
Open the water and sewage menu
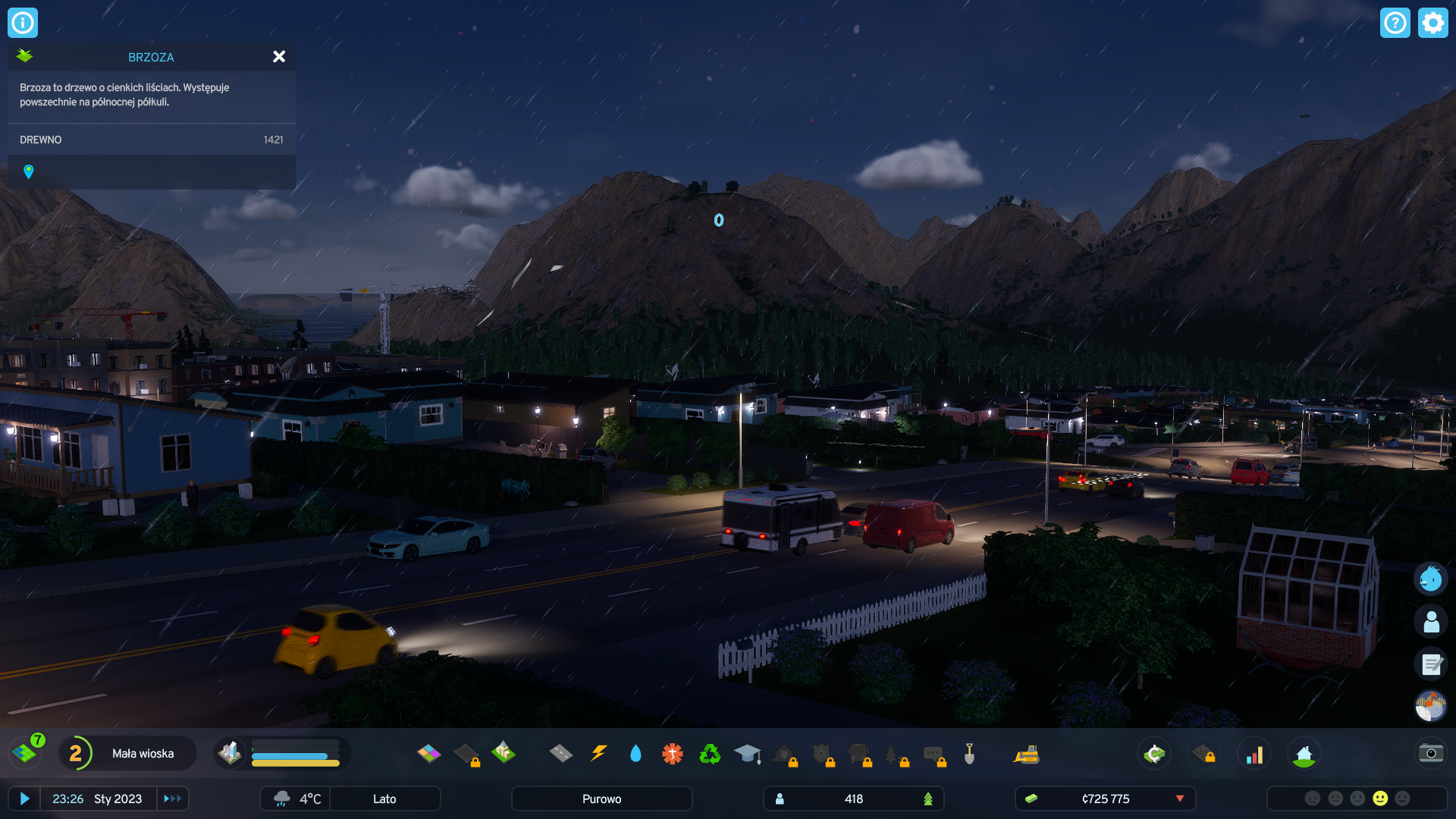tap(635, 753)
